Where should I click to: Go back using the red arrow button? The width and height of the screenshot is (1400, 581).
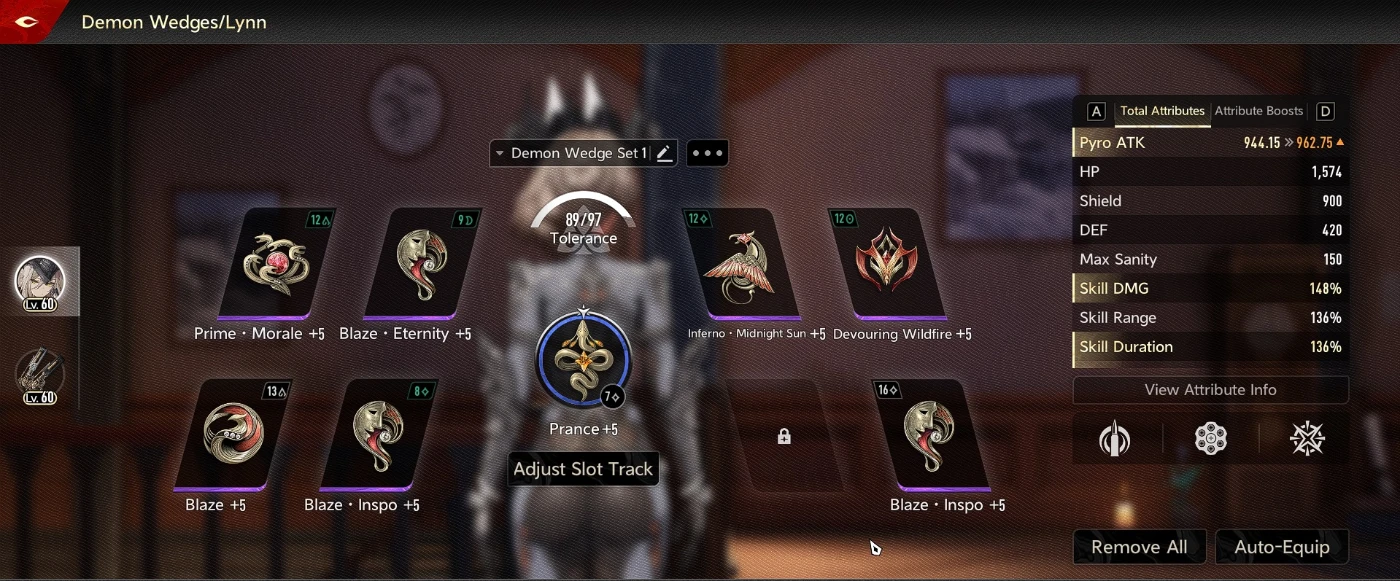click(26, 21)
